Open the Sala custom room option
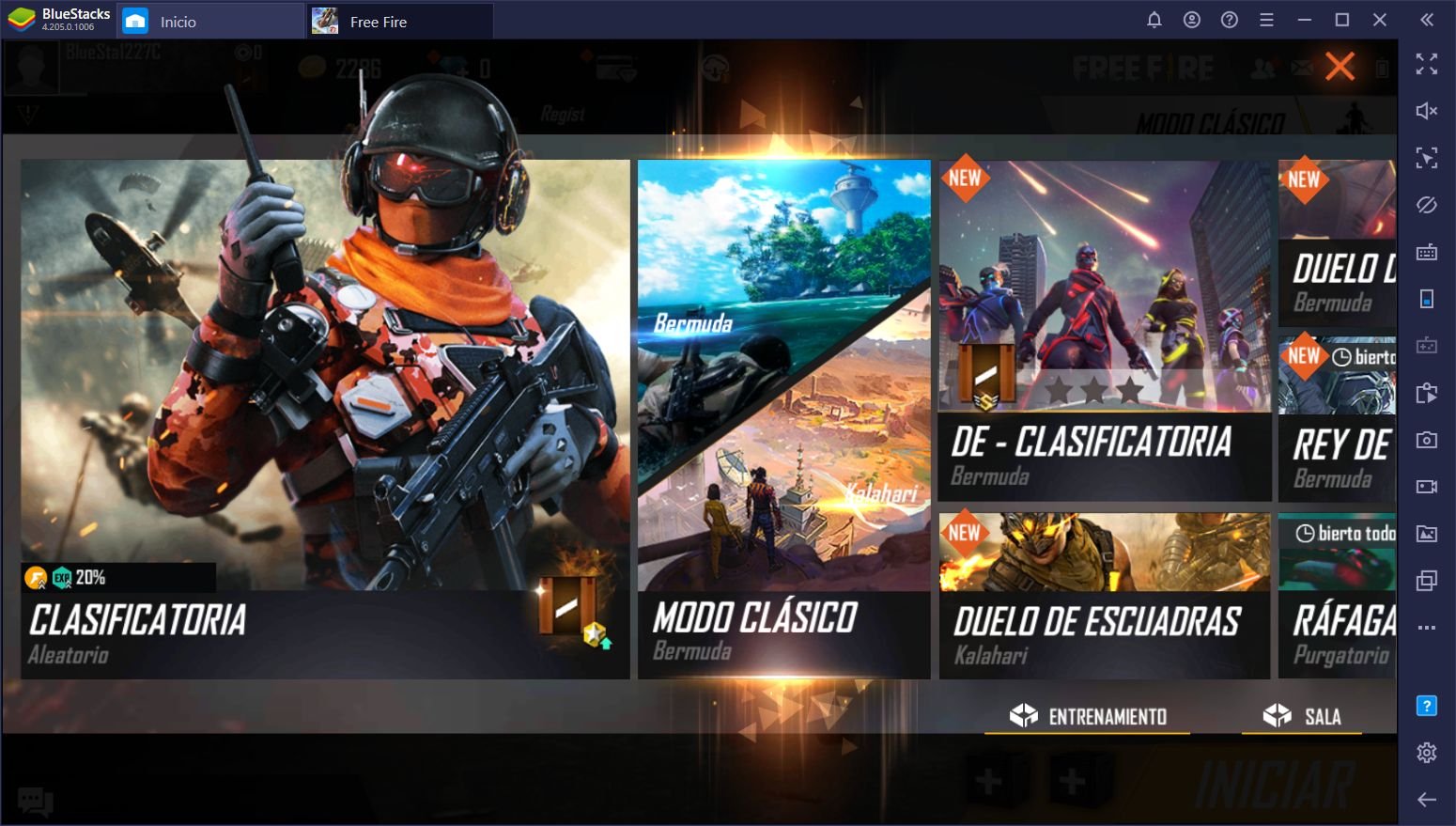This screenshot has width=1456, height=826. (x=1302, y=717)
